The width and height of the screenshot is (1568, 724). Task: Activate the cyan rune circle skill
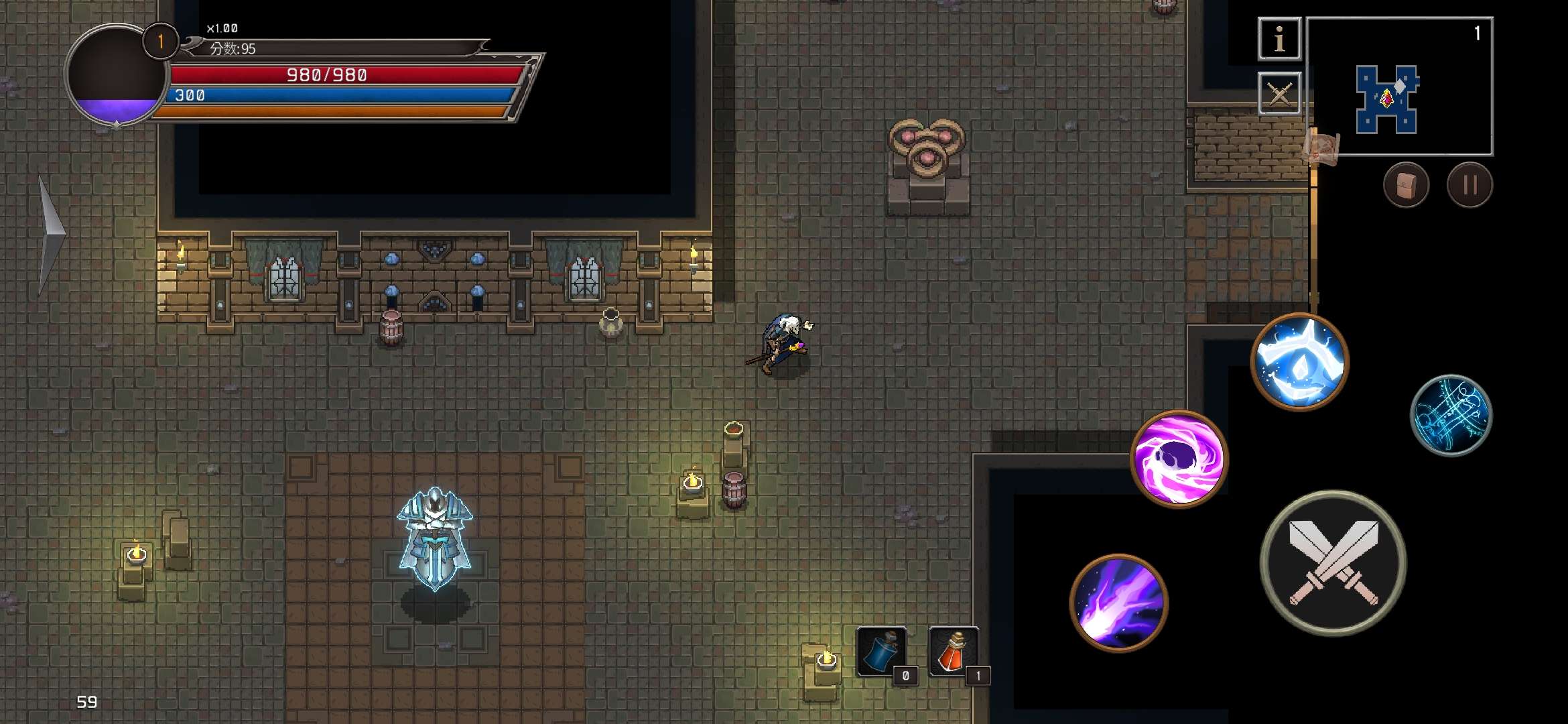pos(1451,416)
